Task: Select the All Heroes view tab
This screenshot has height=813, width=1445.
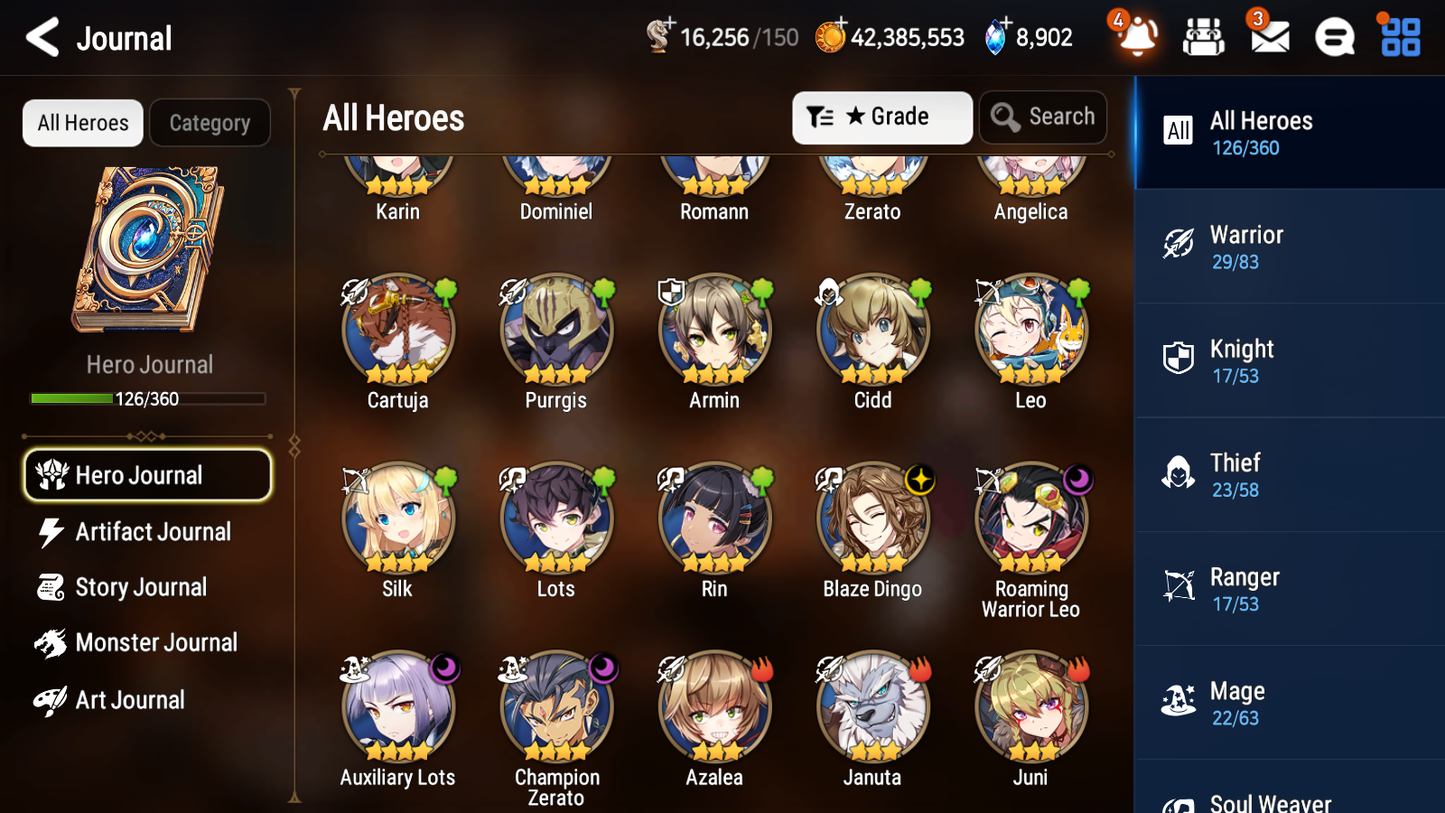Action: pos(82,122)
